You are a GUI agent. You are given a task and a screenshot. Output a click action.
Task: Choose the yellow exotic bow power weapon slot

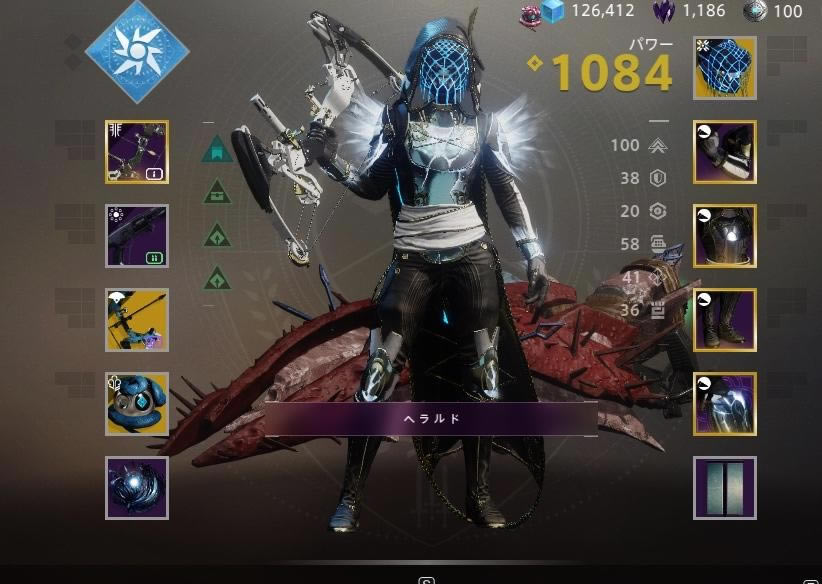point(137,320)
